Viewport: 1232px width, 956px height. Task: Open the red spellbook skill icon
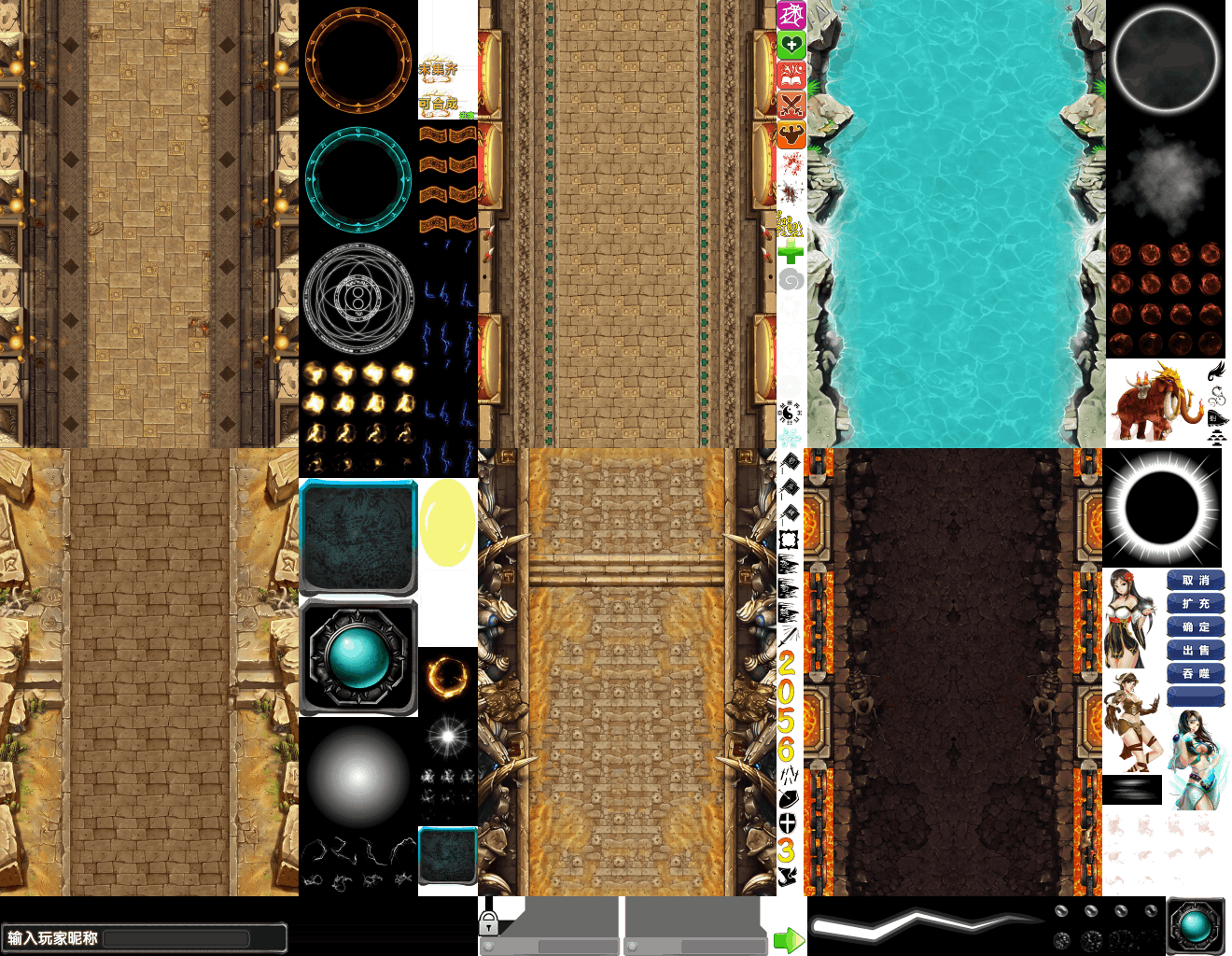(791, 75)
